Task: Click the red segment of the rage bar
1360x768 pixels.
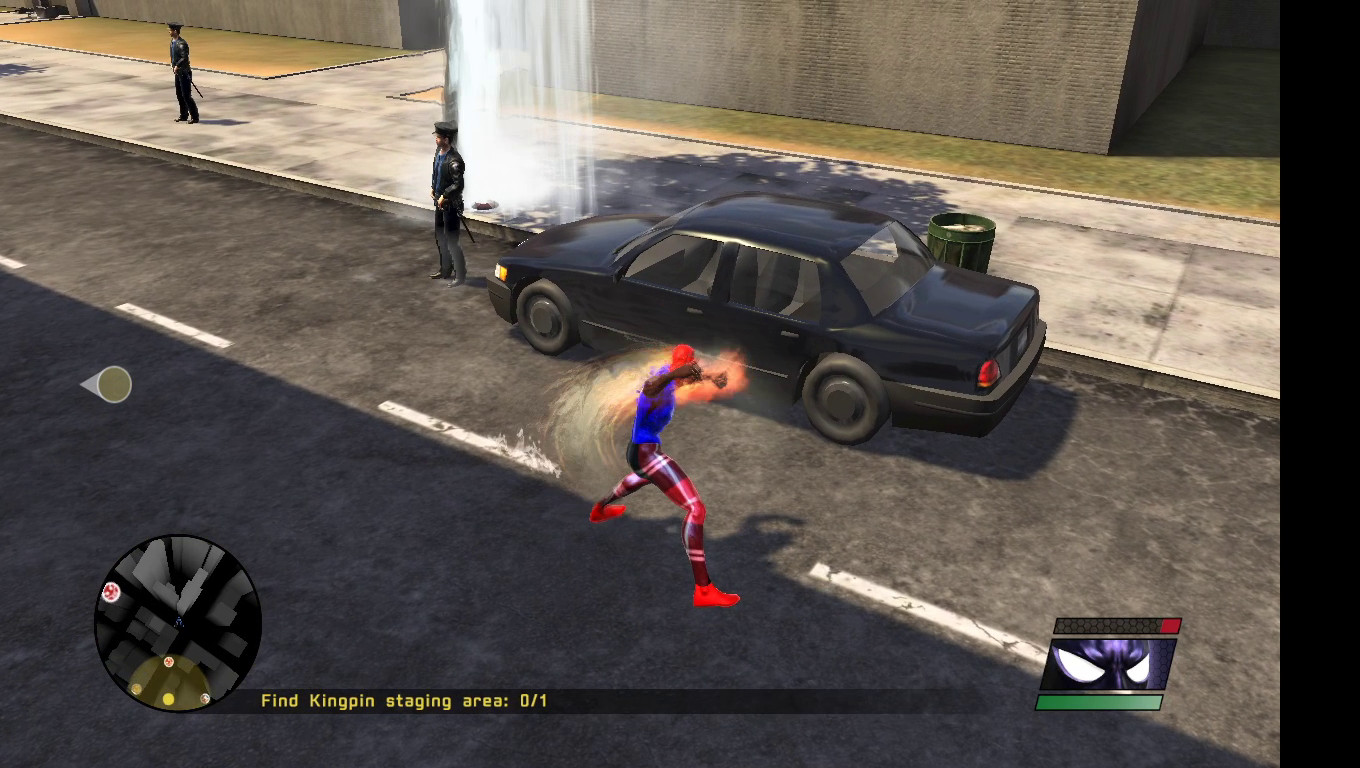Action: (x=1170, y=625)
